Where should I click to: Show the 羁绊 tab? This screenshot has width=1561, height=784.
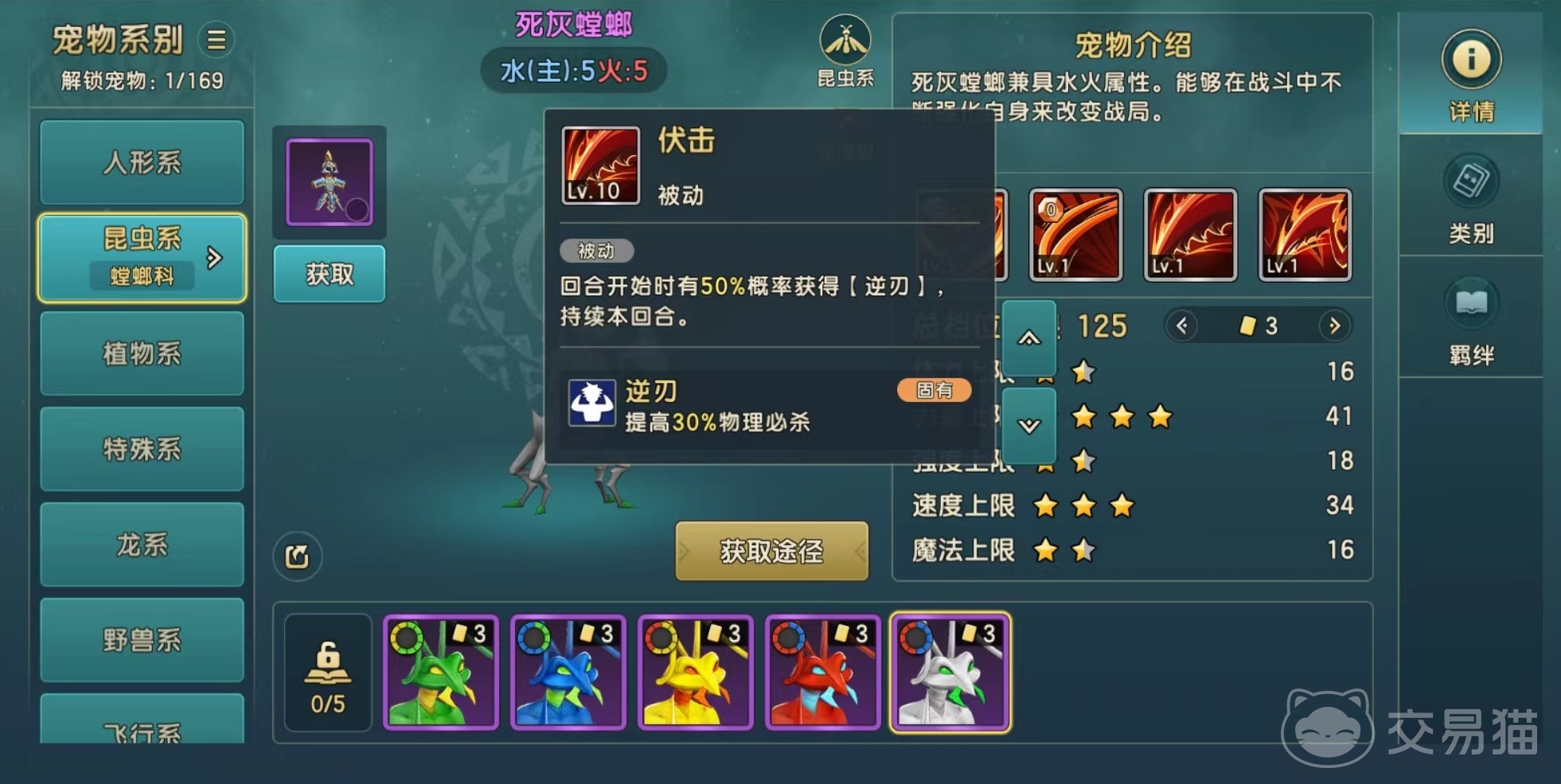[1471, 321]
